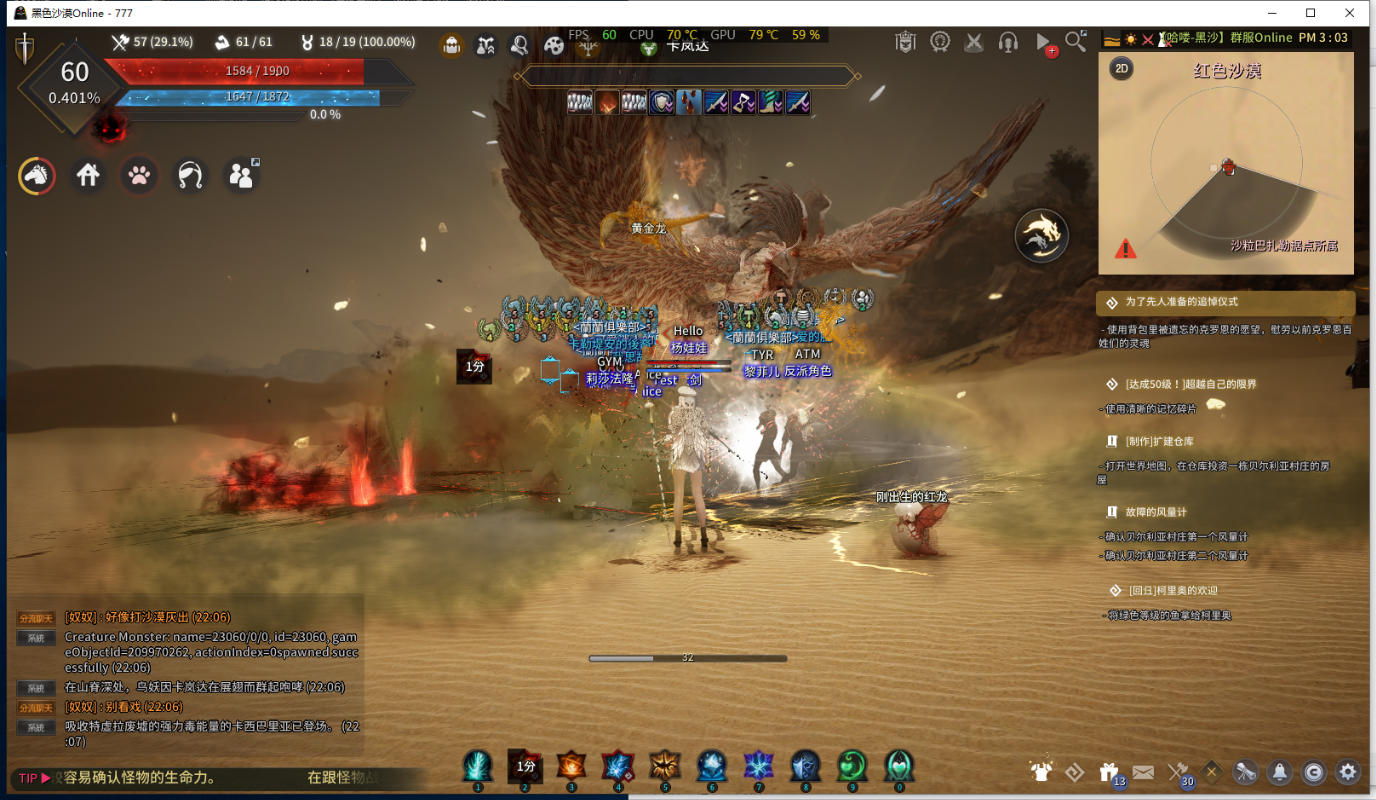
Task: Toggle the minimap 2D button
Action: 1122,69
